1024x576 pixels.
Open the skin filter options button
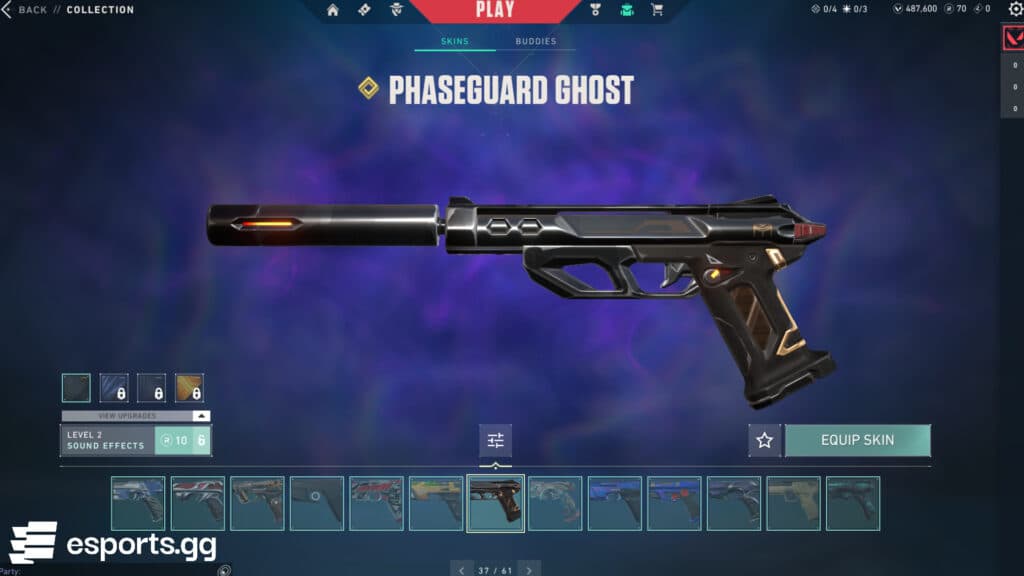(x=495, y=440)
